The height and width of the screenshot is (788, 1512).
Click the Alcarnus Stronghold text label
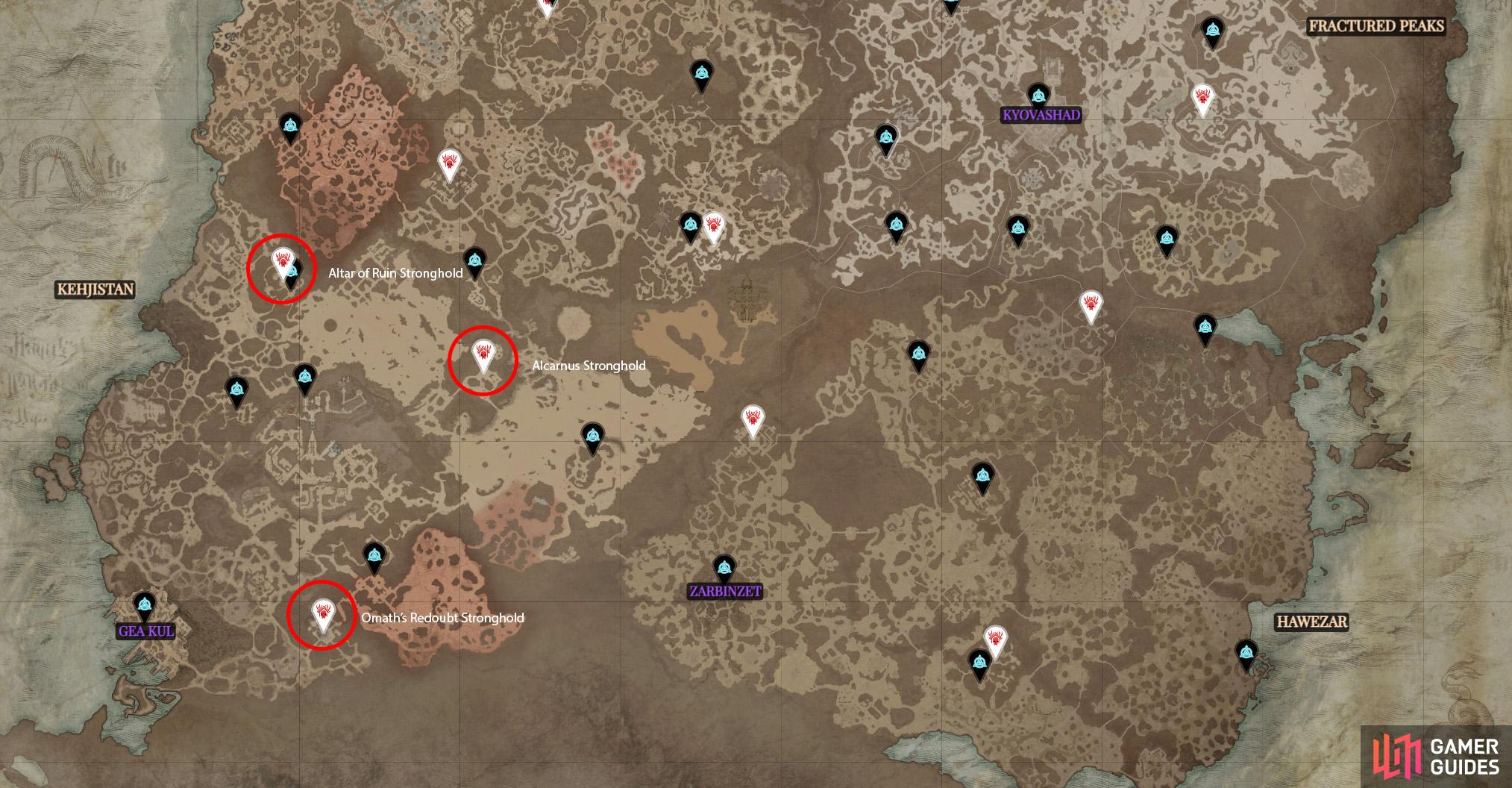pyautogui.click(x=589, y=366)
